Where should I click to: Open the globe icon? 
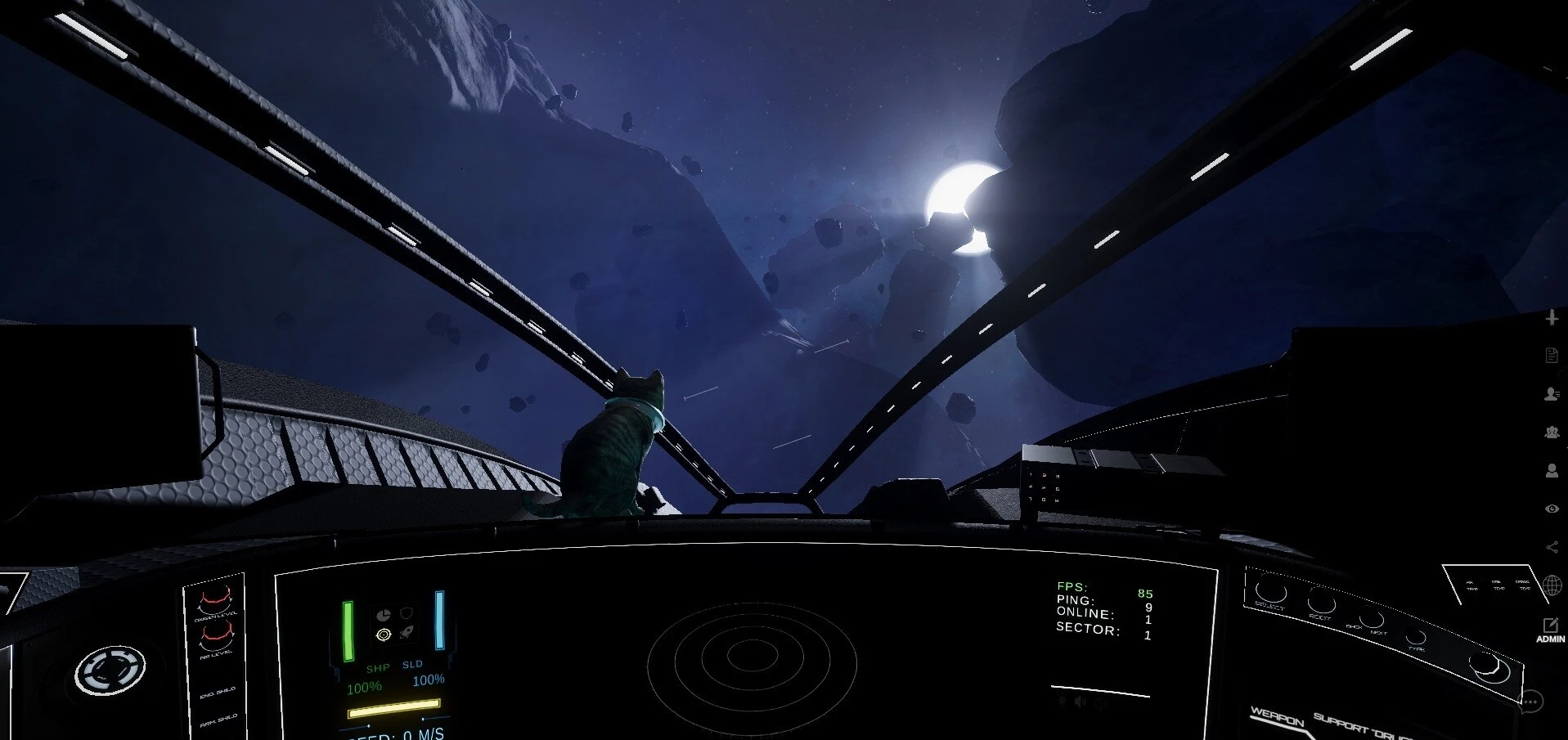pyautogui.click(x=1552, y=585)
